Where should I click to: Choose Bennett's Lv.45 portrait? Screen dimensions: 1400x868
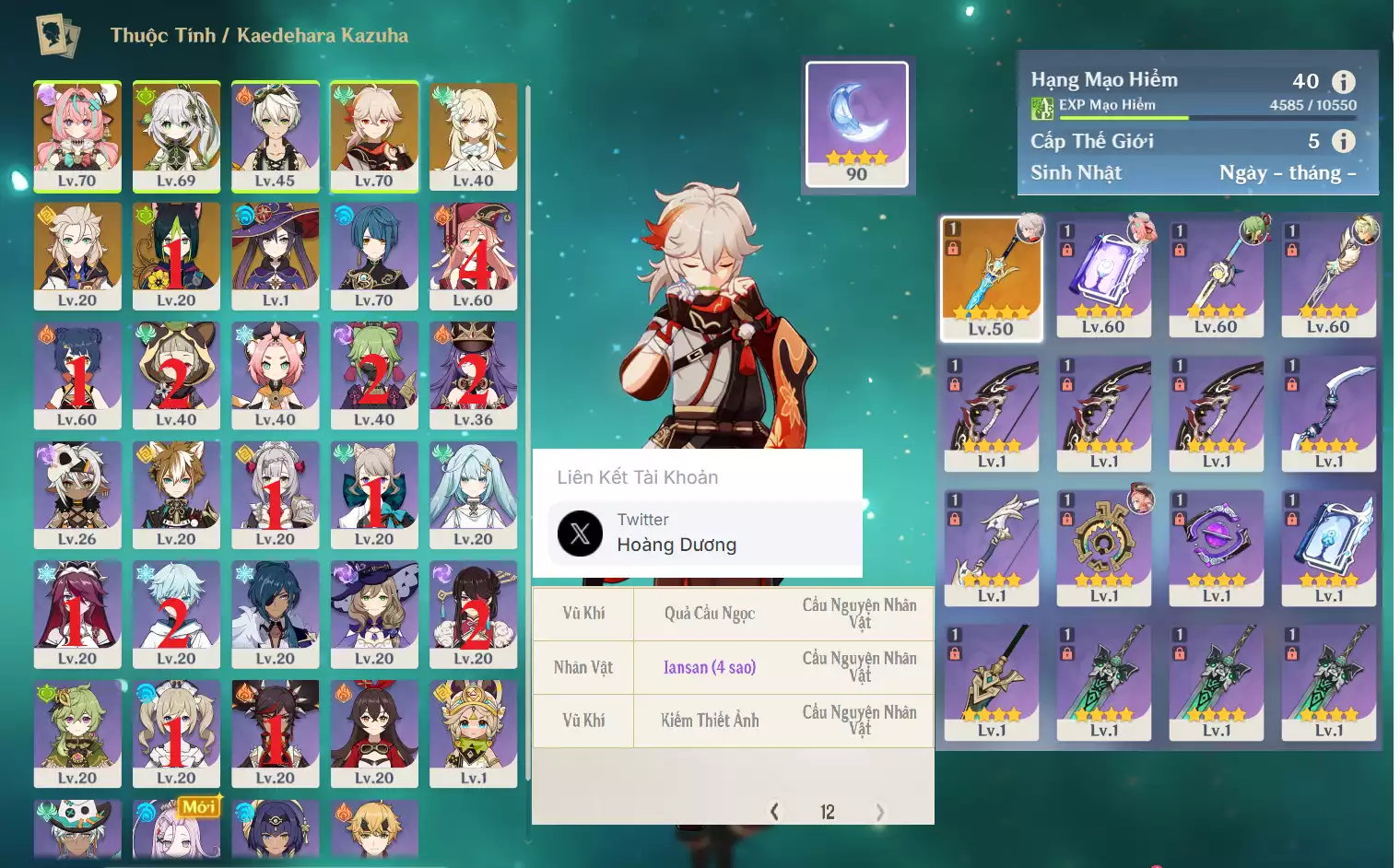(x=275, y=135)
